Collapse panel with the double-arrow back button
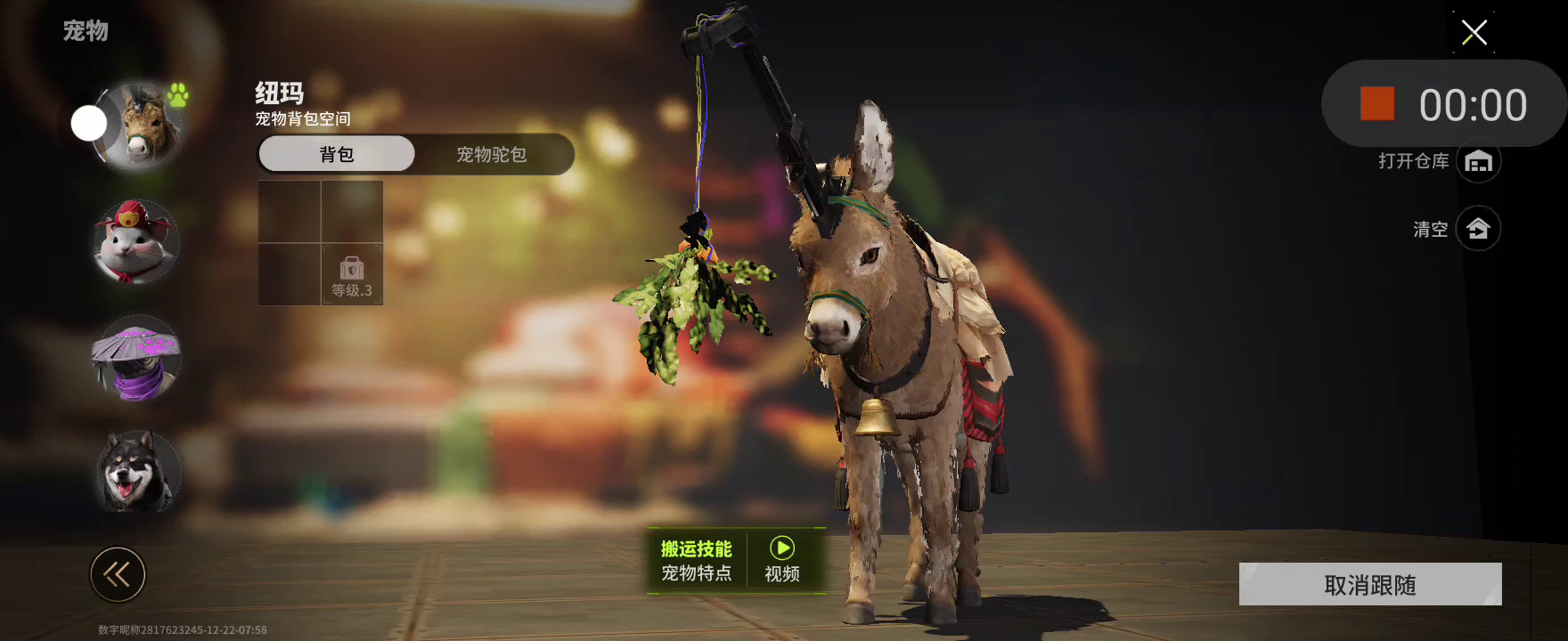The image size is (1568, 641). click(118, 574)
